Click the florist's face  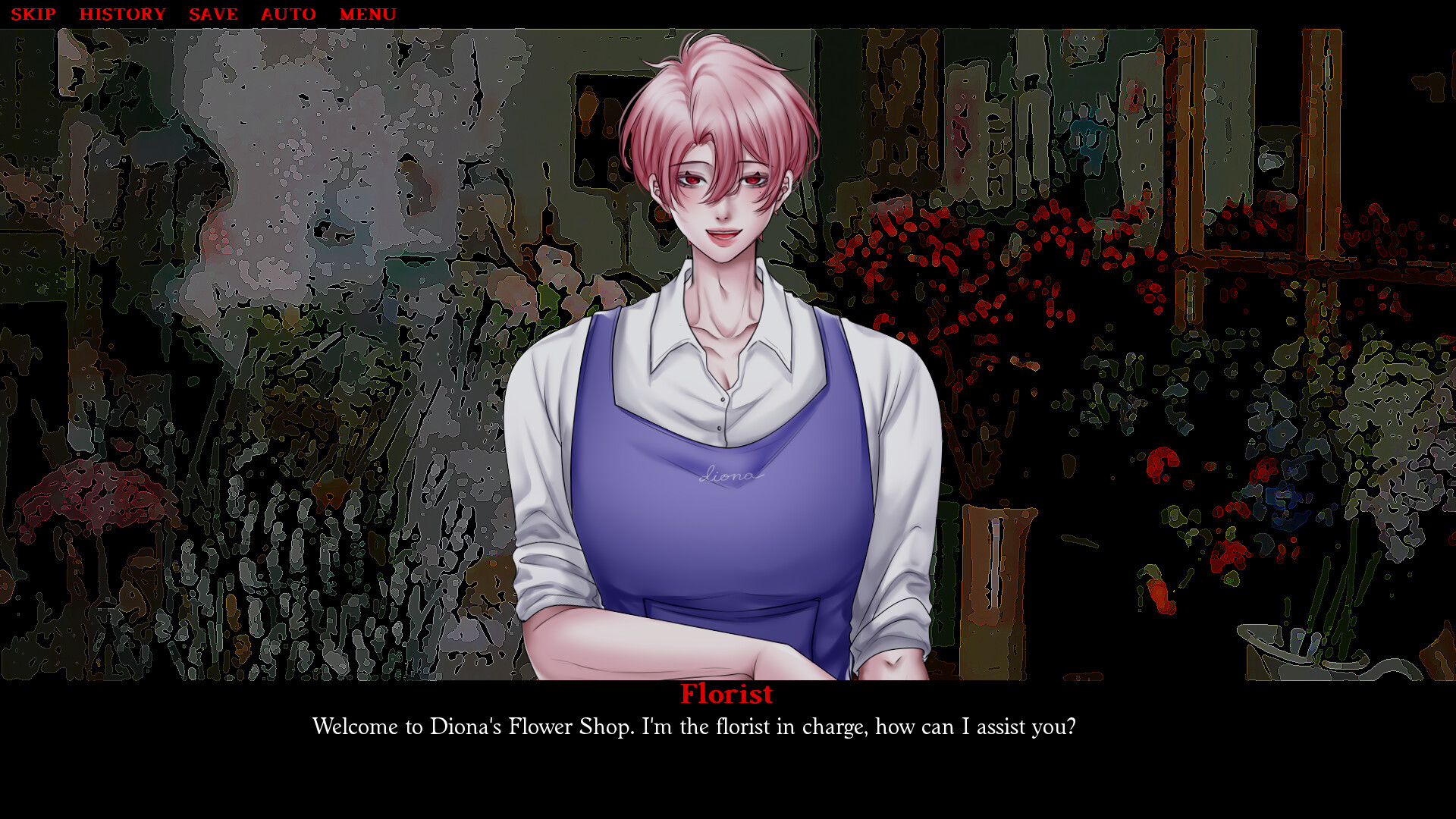point(720,190)
